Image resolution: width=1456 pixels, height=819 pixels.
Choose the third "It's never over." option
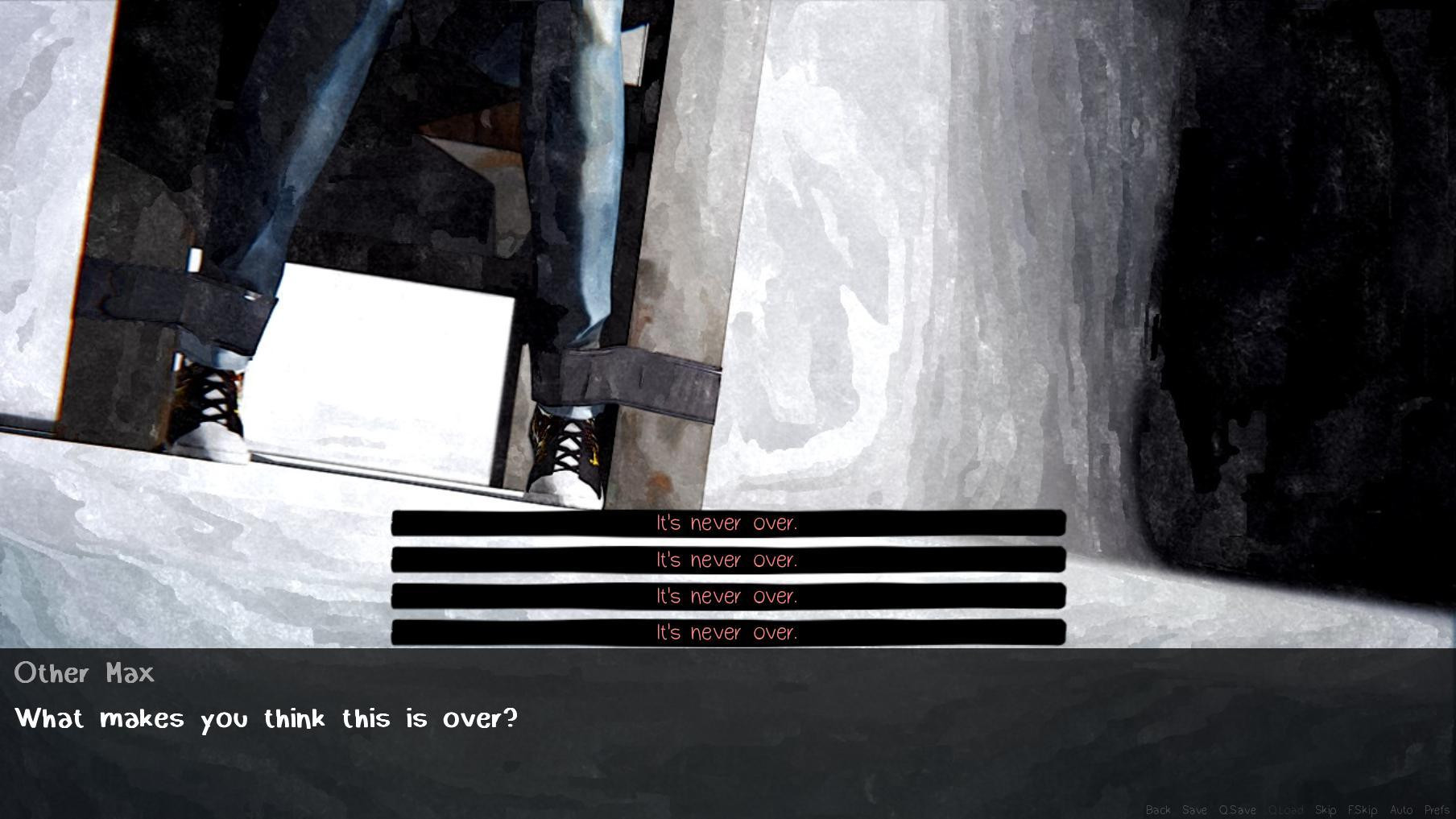tap(727, 596)
